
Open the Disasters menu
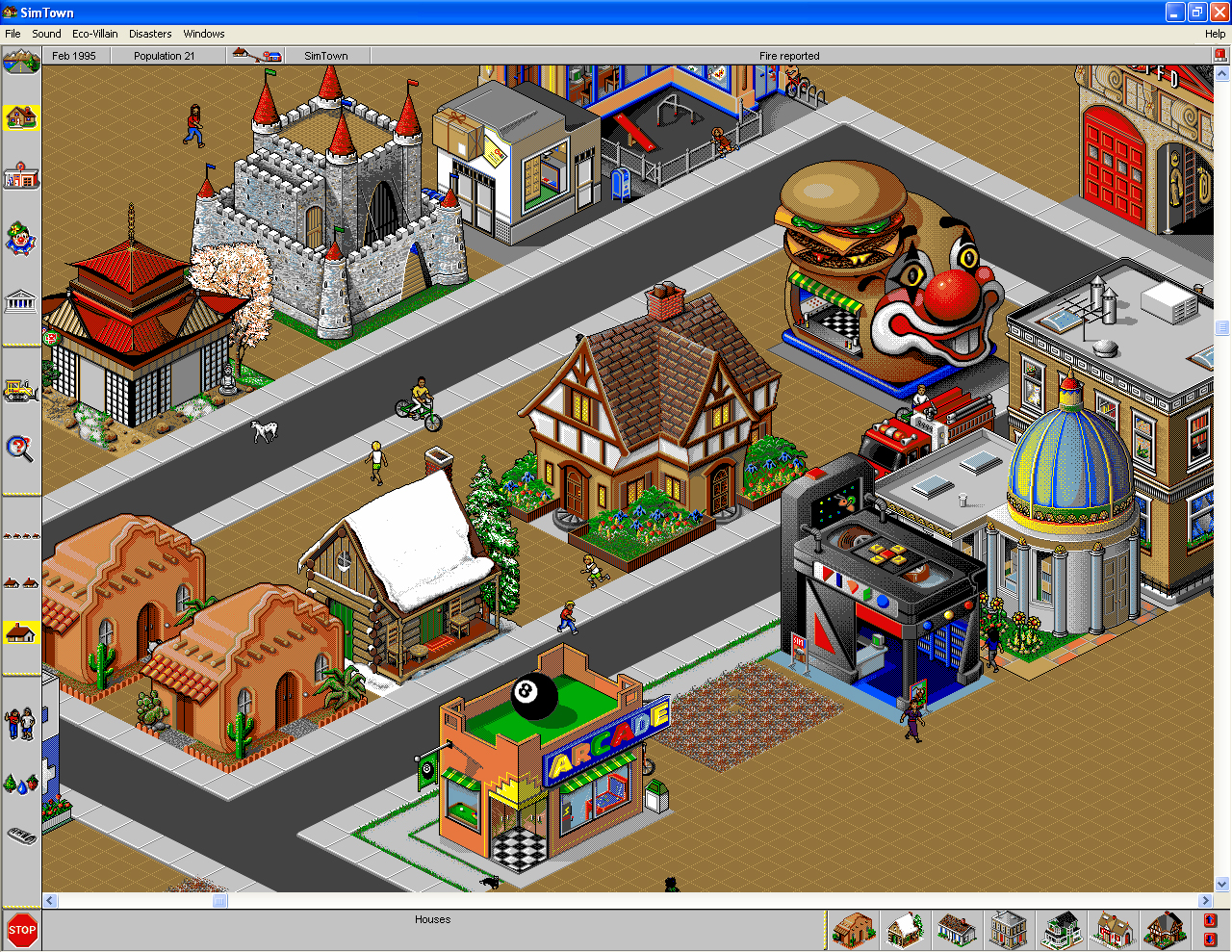coord(150,33)
